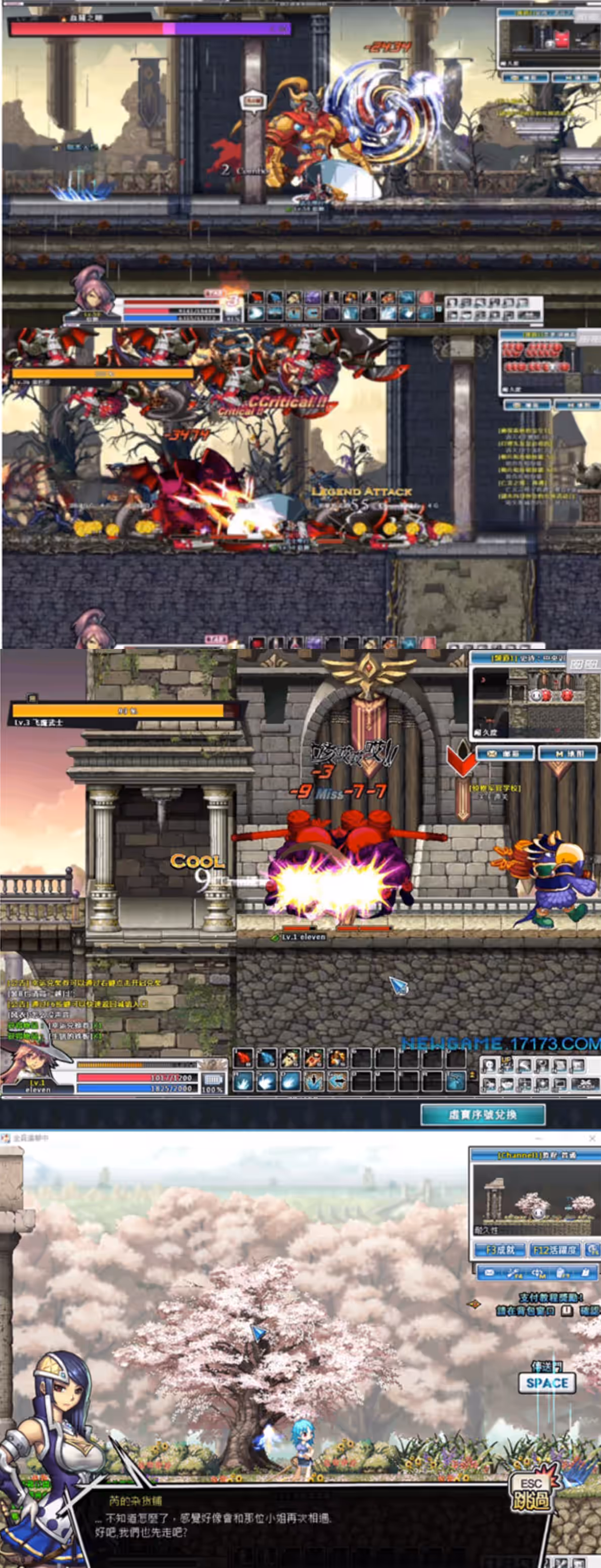The image size is (601, 1568).
Task: Activate the left-arrow dash skill icon
Action: pyautogui.click(x=338, y=1081)
